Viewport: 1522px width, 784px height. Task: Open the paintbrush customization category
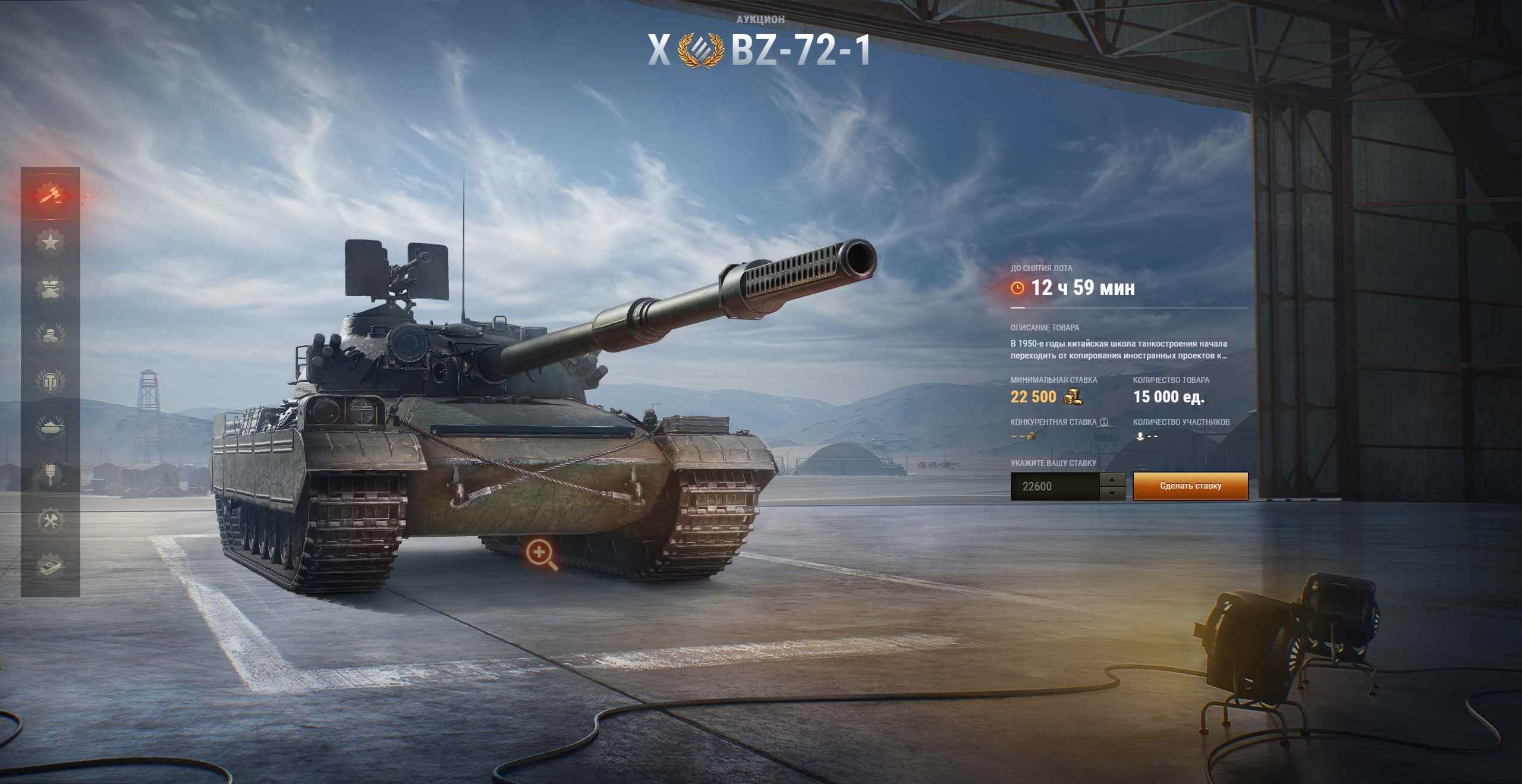pos(50,474)
